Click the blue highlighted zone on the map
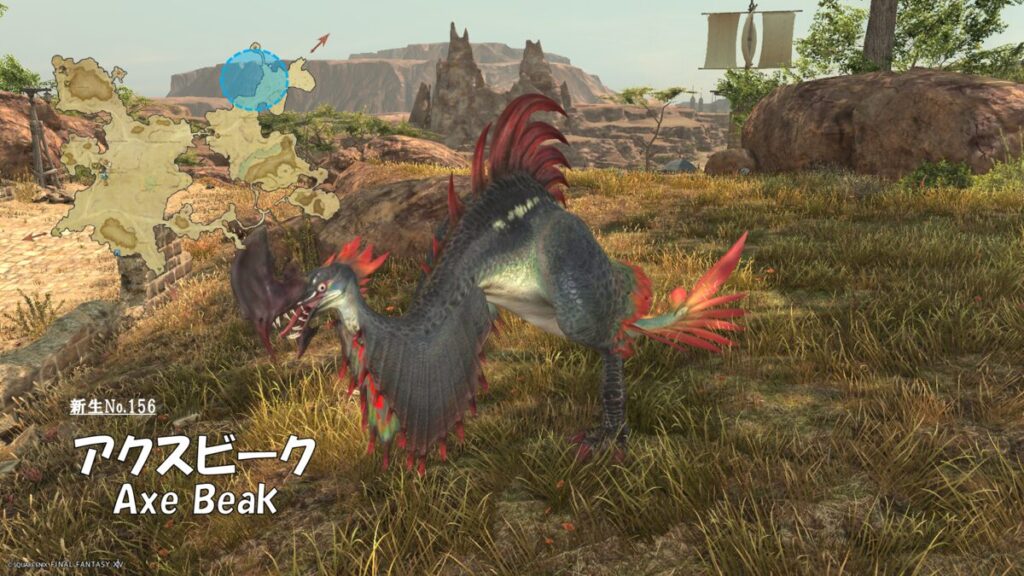 [x=254, y=79]
